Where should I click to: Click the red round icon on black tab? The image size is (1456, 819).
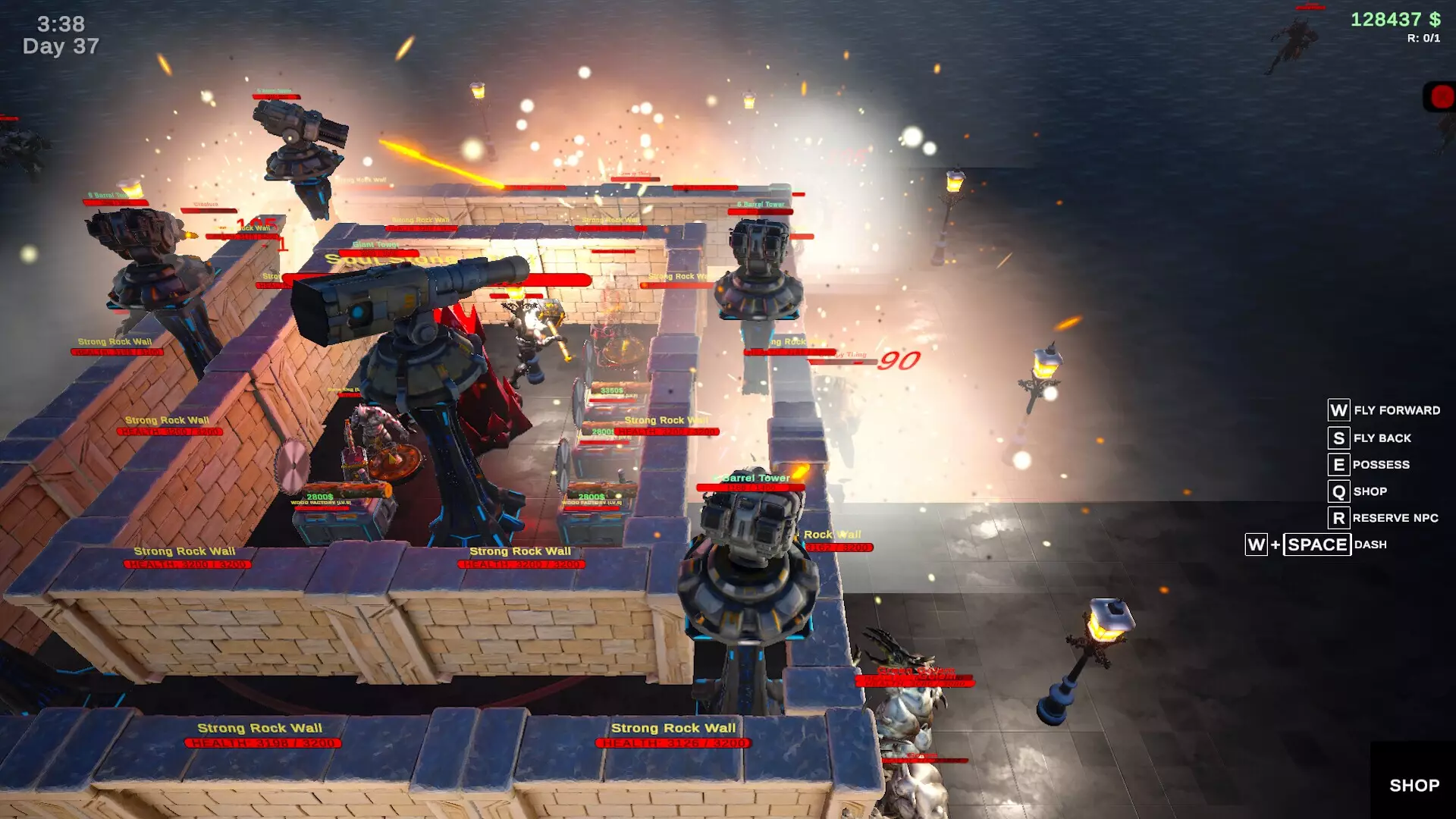[1442, 97]
